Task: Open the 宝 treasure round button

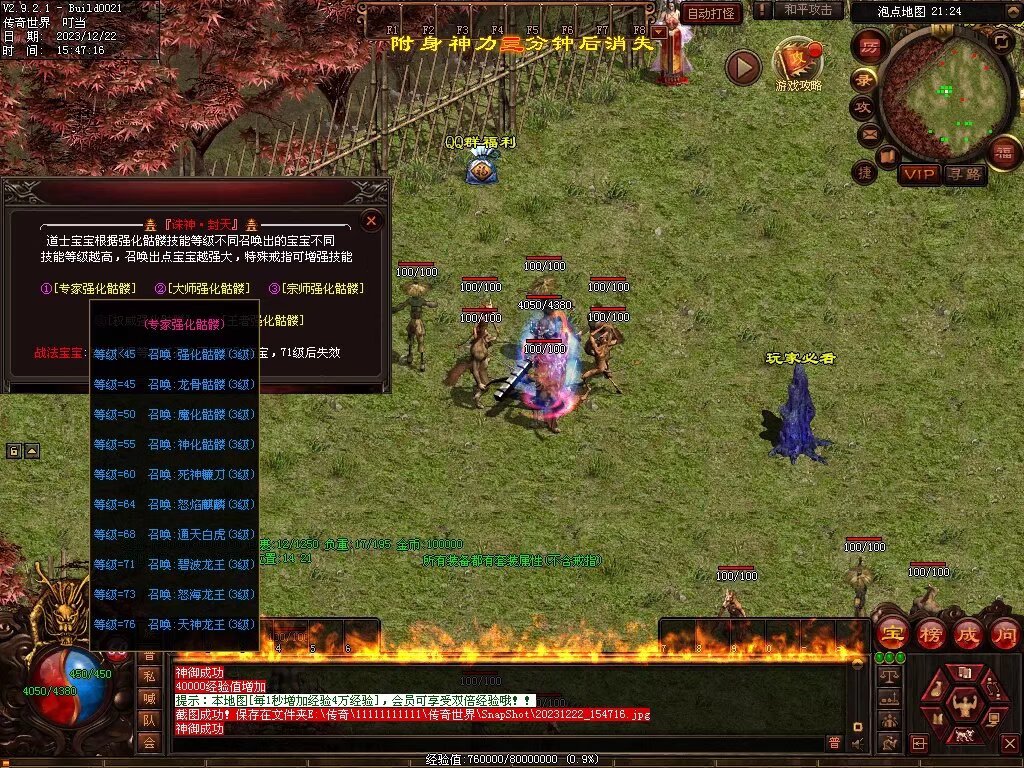Action: [892, 634]
